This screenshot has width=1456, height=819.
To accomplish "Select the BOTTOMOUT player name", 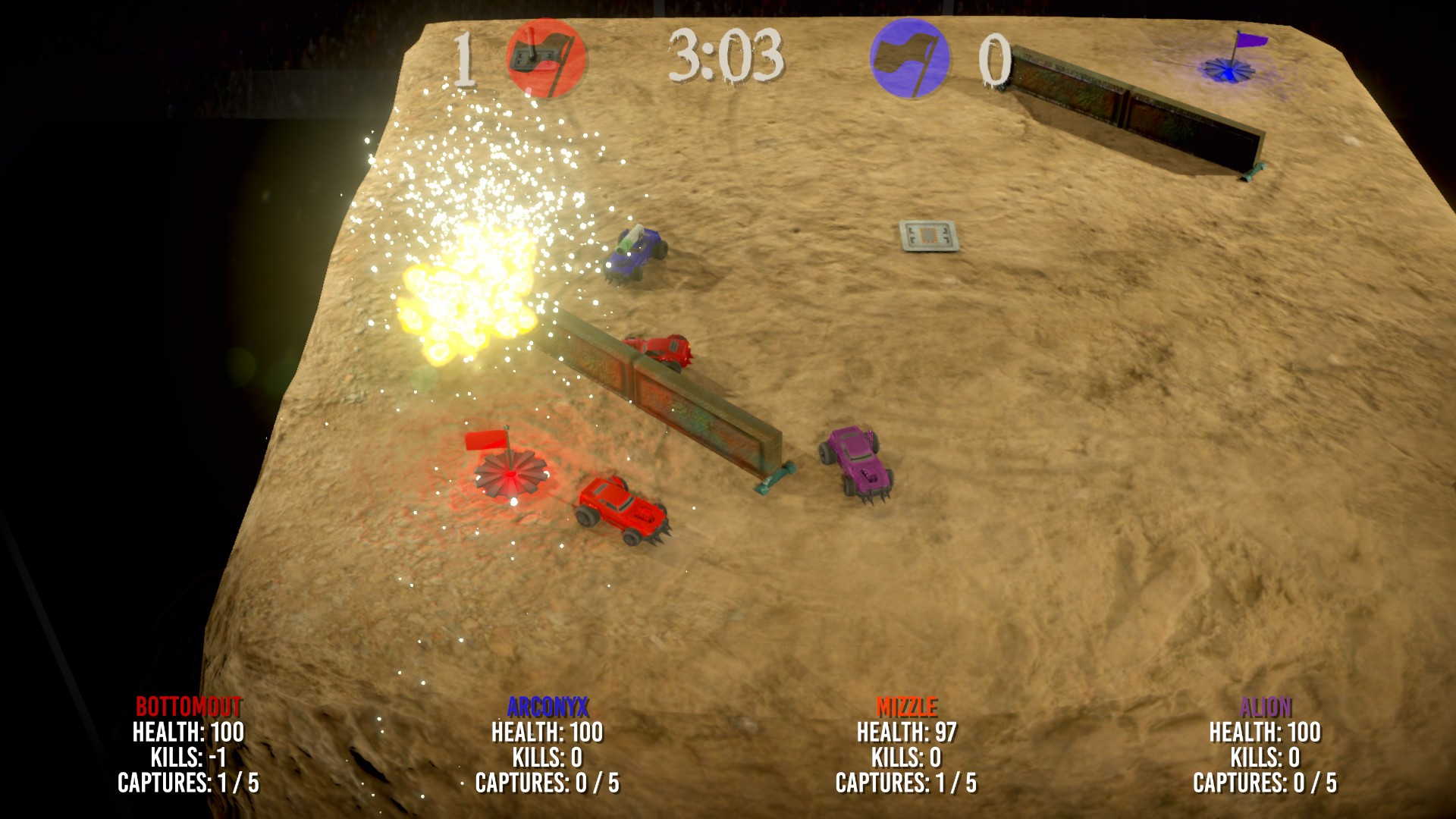I will pos(188,707).
